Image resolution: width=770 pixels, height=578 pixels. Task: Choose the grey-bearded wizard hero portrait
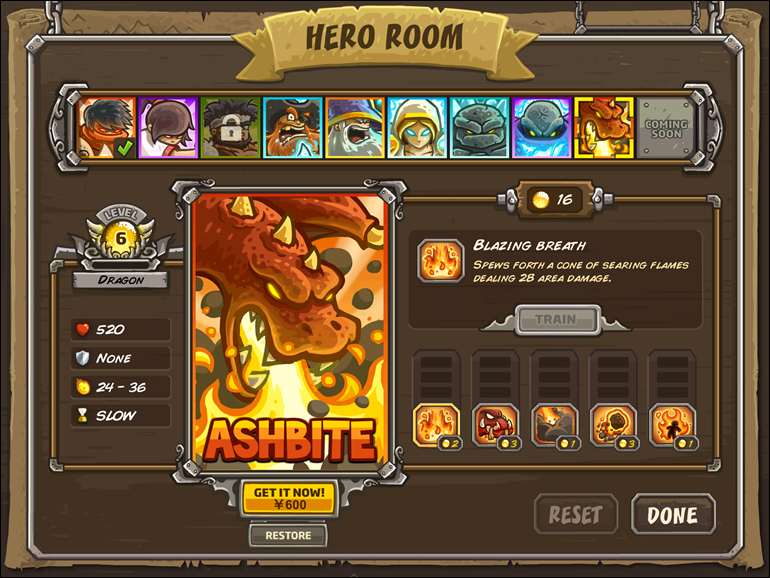click(354, 128)
